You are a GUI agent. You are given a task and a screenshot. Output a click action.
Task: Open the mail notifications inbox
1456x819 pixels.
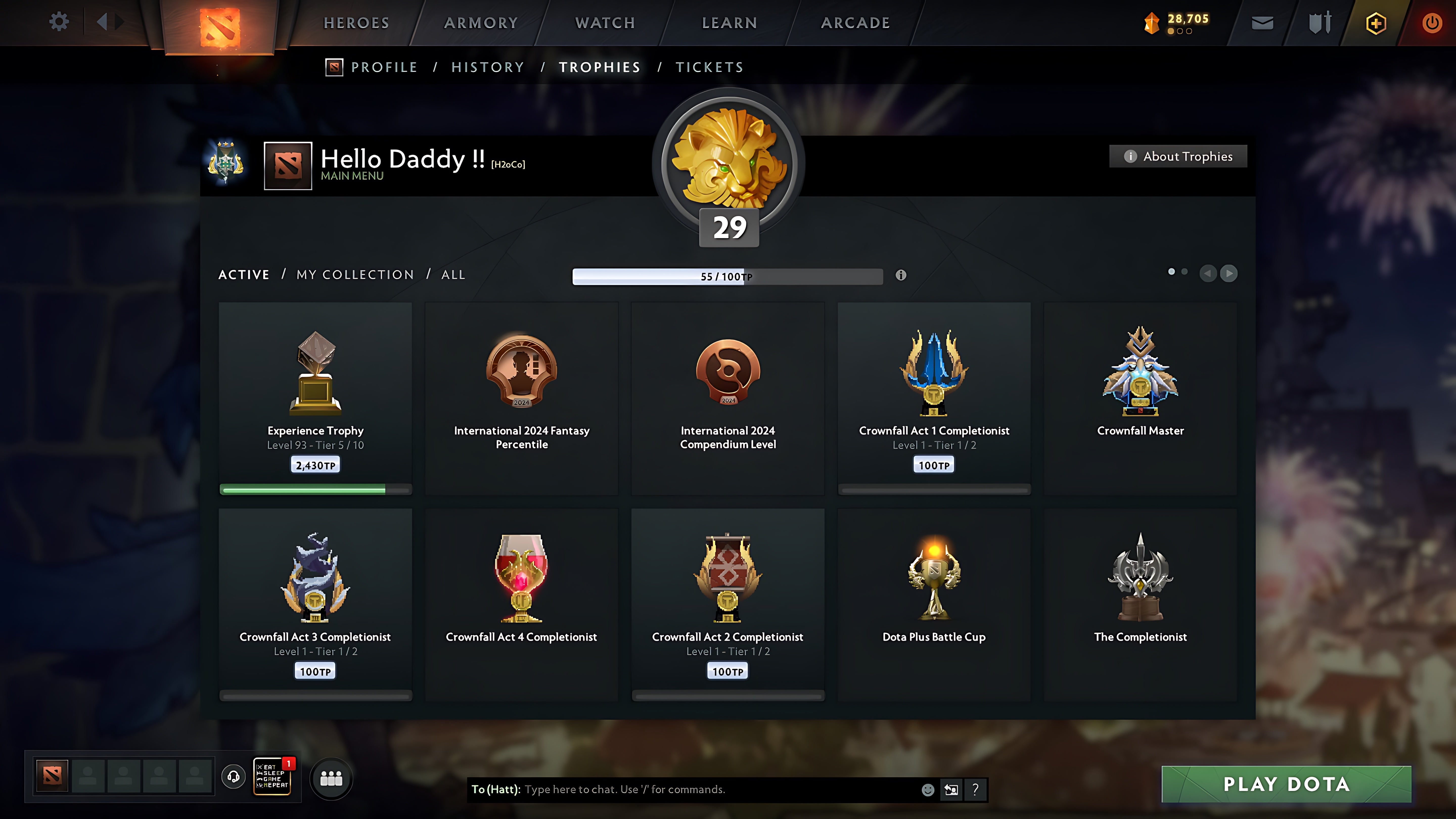click(x=1262, y=22)
